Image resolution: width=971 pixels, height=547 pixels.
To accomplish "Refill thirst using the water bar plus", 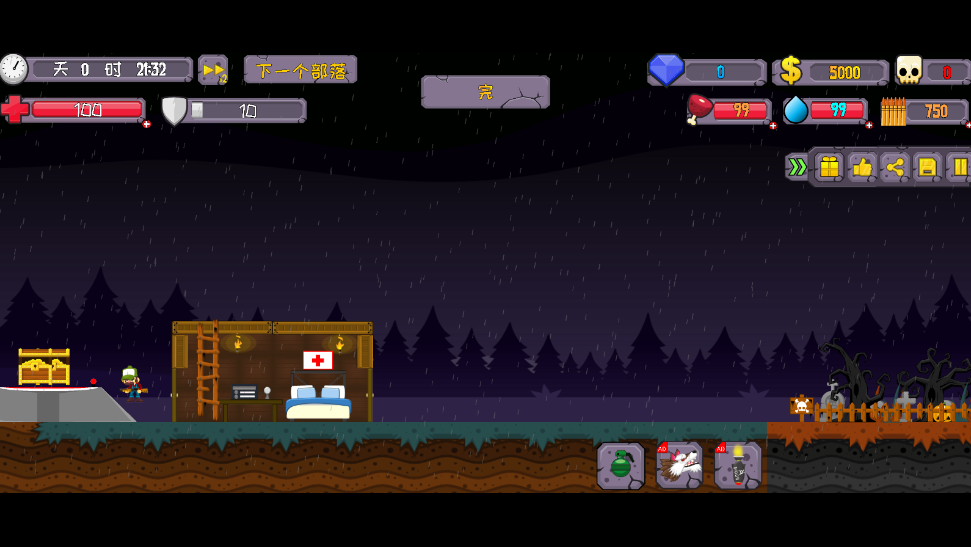I will coord(869,126).
